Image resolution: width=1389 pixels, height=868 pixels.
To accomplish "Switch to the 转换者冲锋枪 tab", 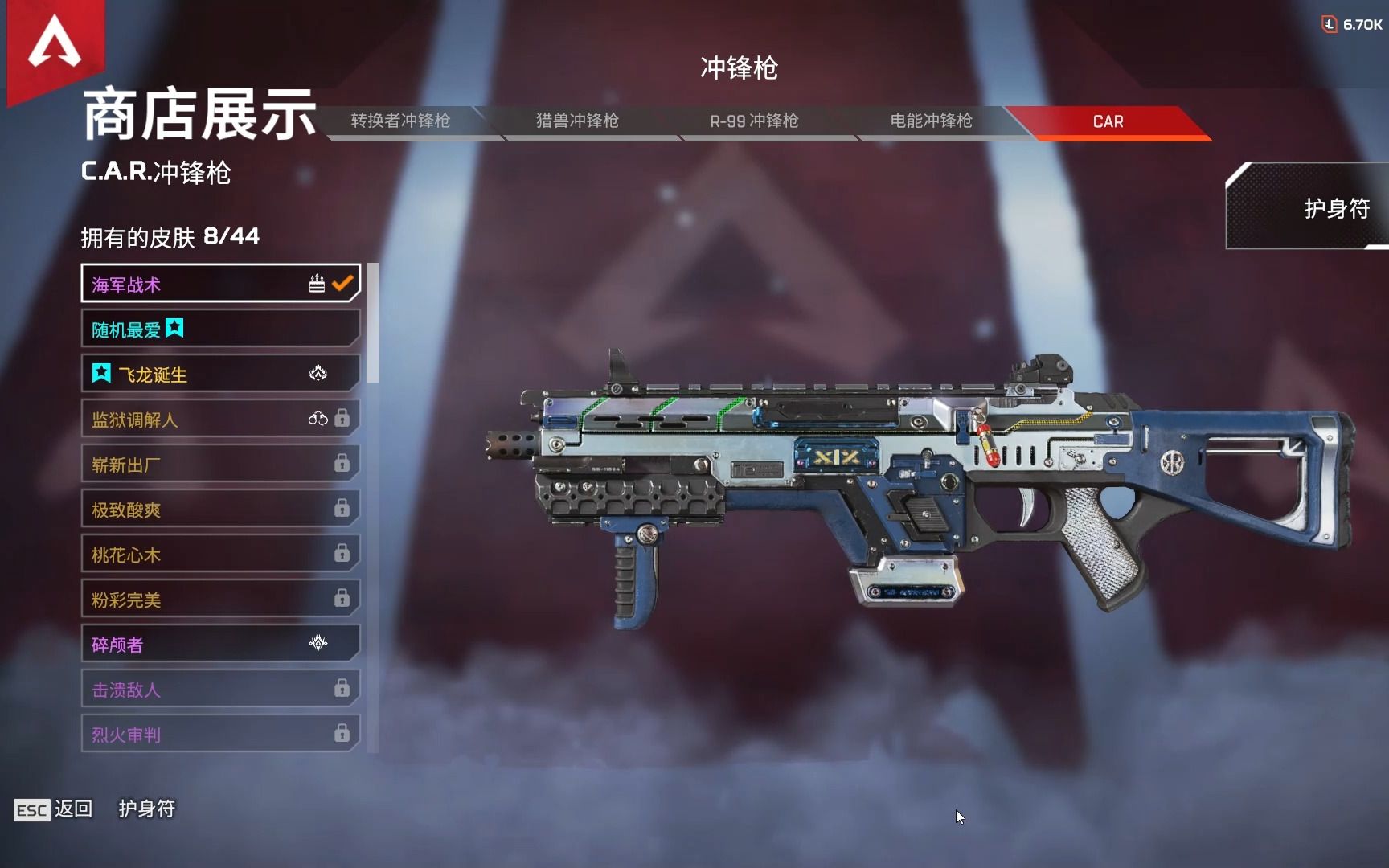I will (x=400, y=121).
